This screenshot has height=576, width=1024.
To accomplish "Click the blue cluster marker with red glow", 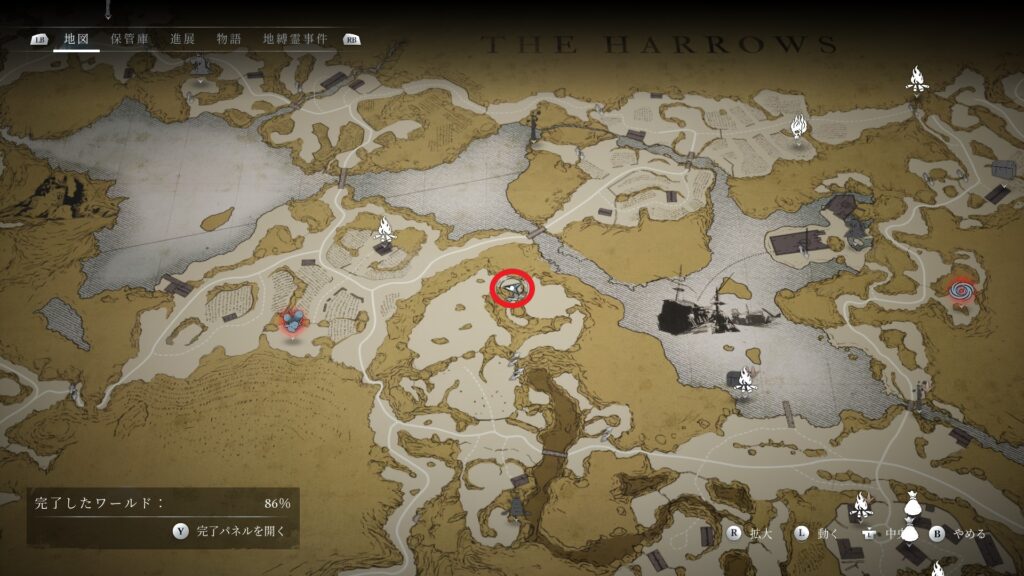I will (x=292, y=321).
